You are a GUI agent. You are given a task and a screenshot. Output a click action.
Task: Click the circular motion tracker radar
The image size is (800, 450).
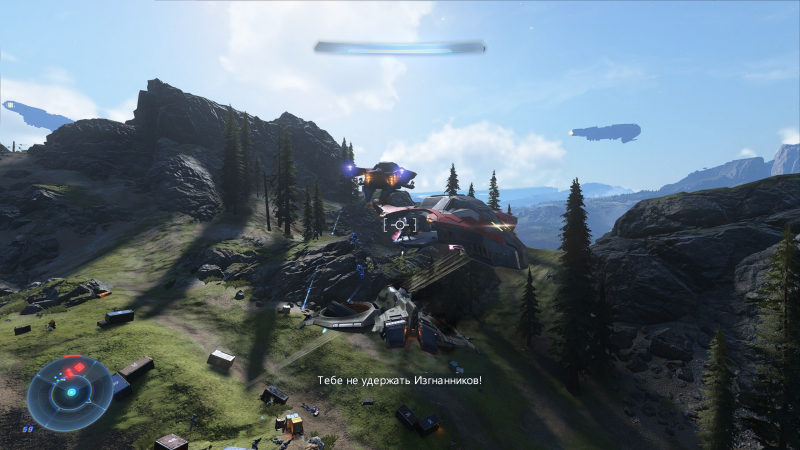70,392
